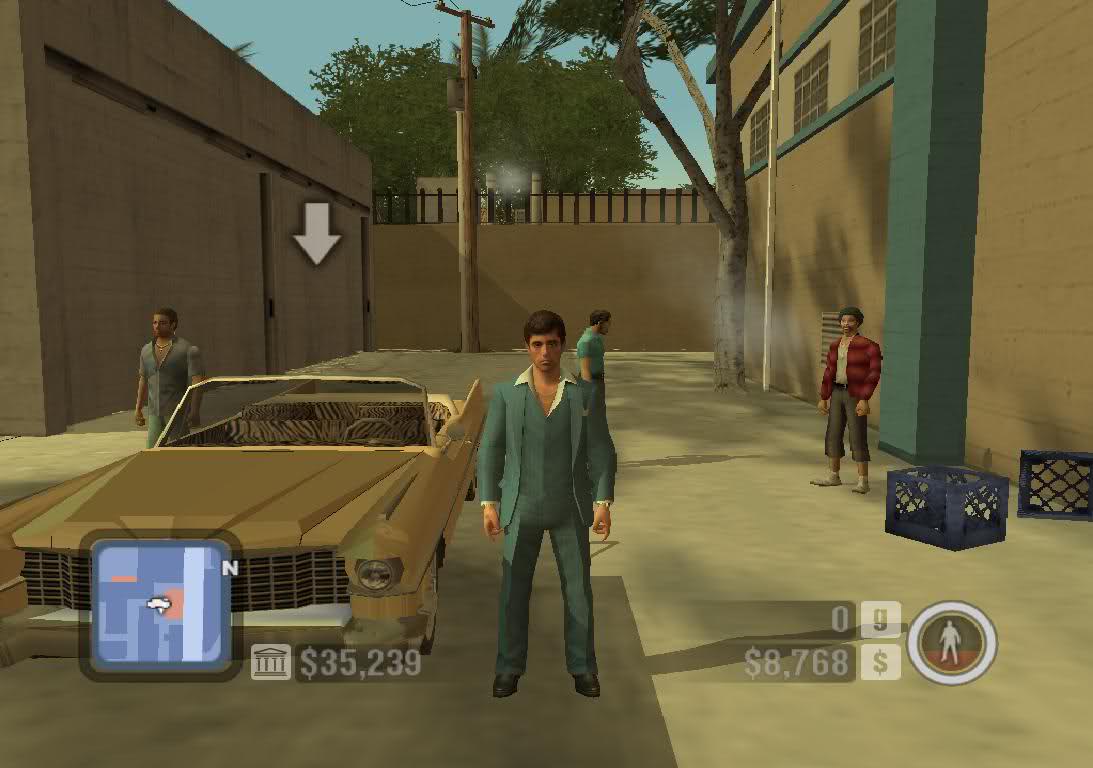Click the dollar sign cash icon
The width and height of the screenshot is (1093, 768).
(881, 662)
